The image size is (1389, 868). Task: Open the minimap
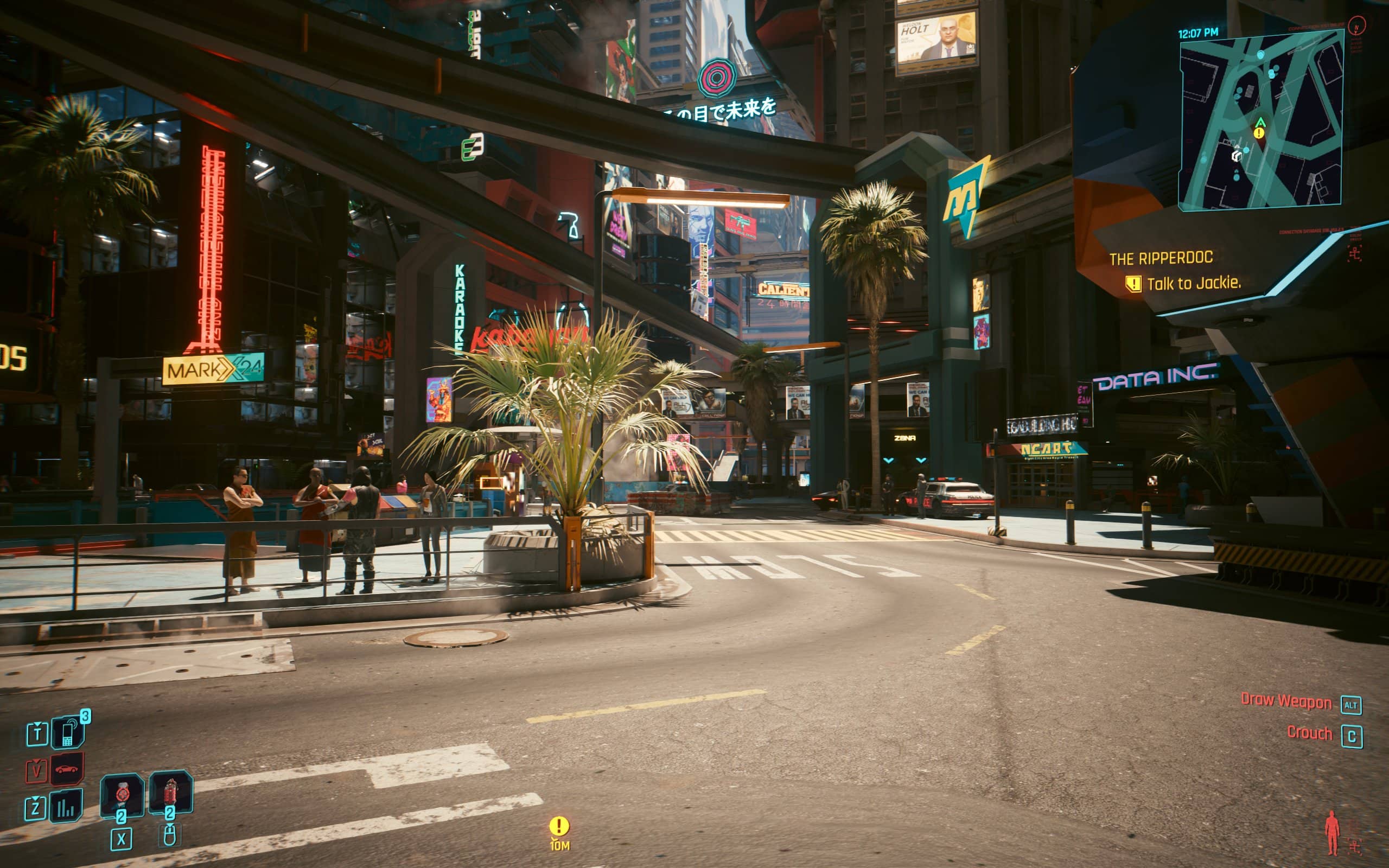1260,120
